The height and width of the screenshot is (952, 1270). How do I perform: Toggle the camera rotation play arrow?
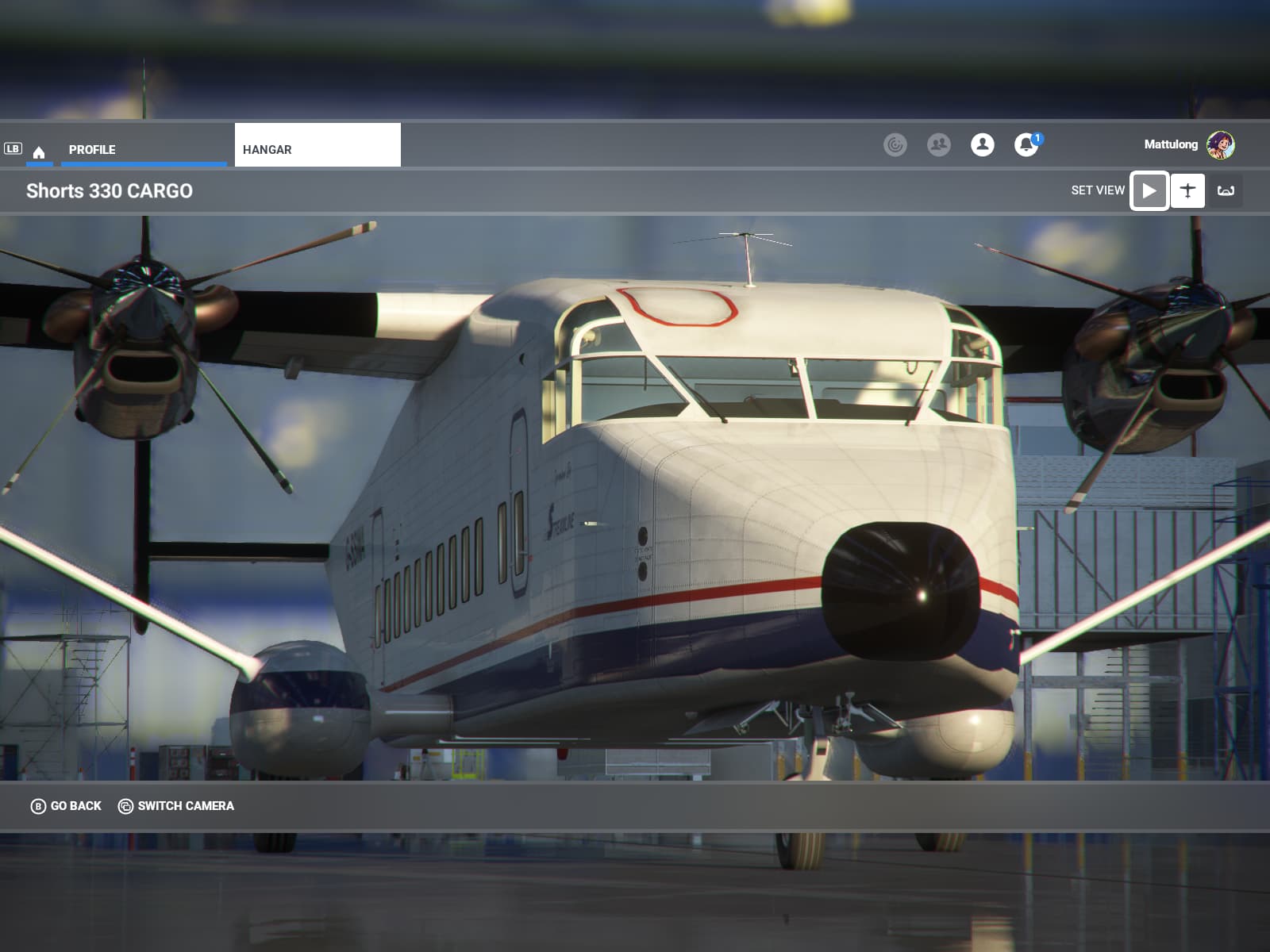(x=1149, y=190)
